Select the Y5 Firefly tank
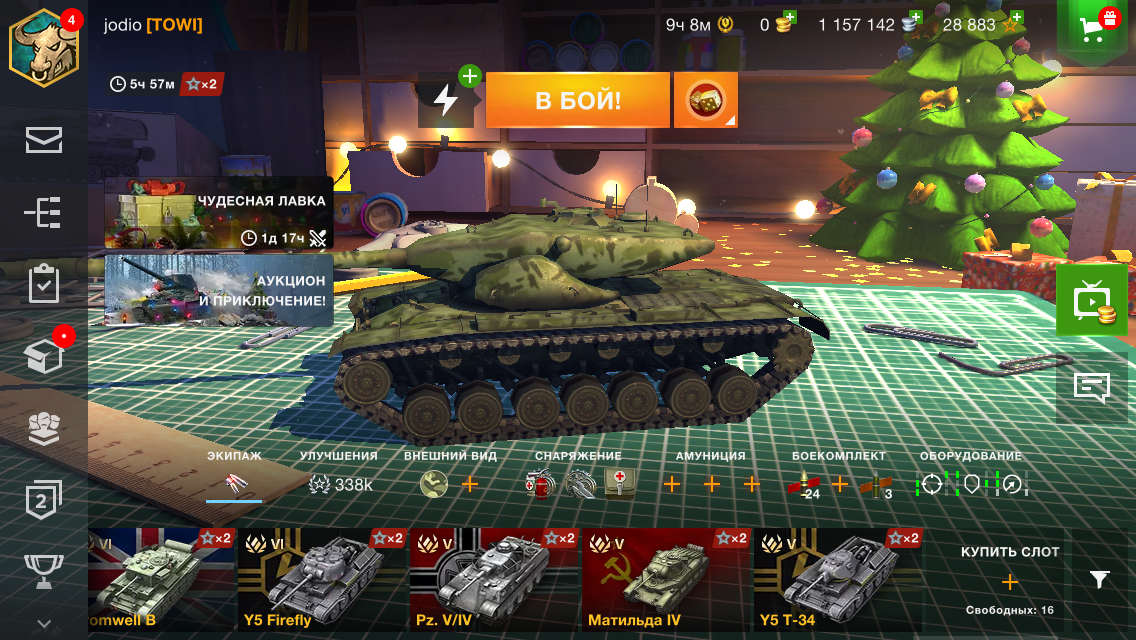The image size is (1136, 640). pyautogui.click(x=322, y=579)
